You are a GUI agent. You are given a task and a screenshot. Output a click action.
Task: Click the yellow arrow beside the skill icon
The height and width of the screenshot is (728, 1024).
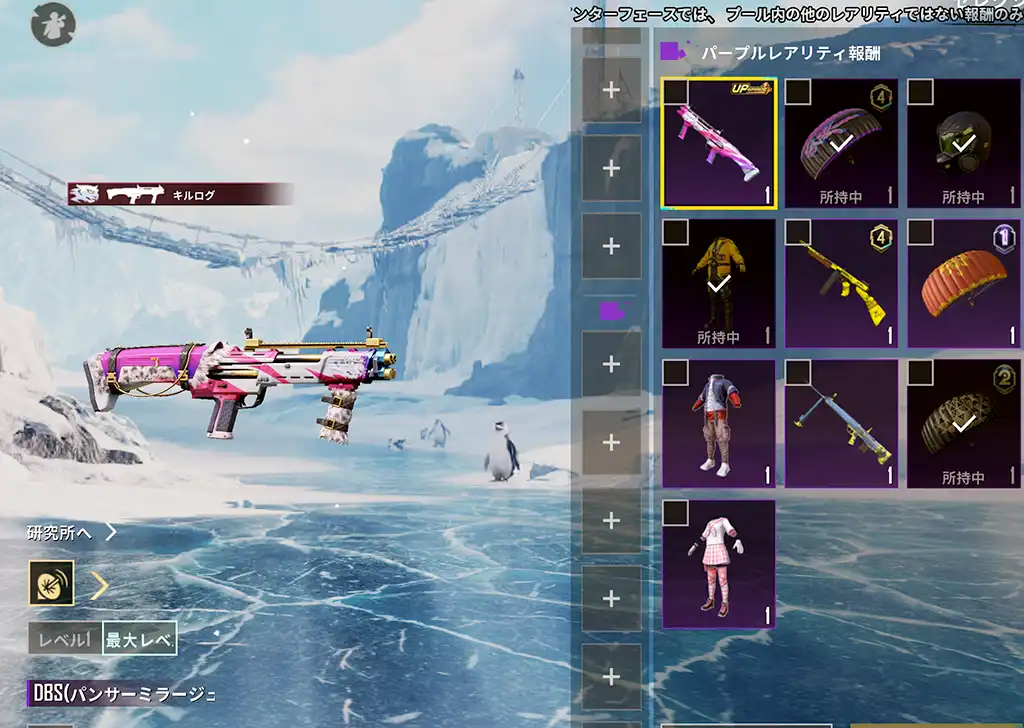[x=99, y=584]
